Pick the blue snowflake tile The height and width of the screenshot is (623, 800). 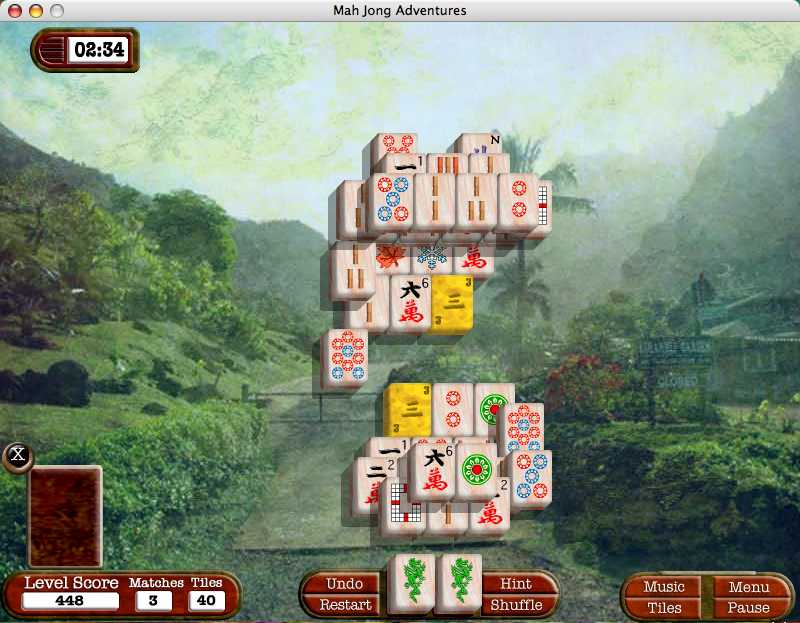tap(432, 256)
